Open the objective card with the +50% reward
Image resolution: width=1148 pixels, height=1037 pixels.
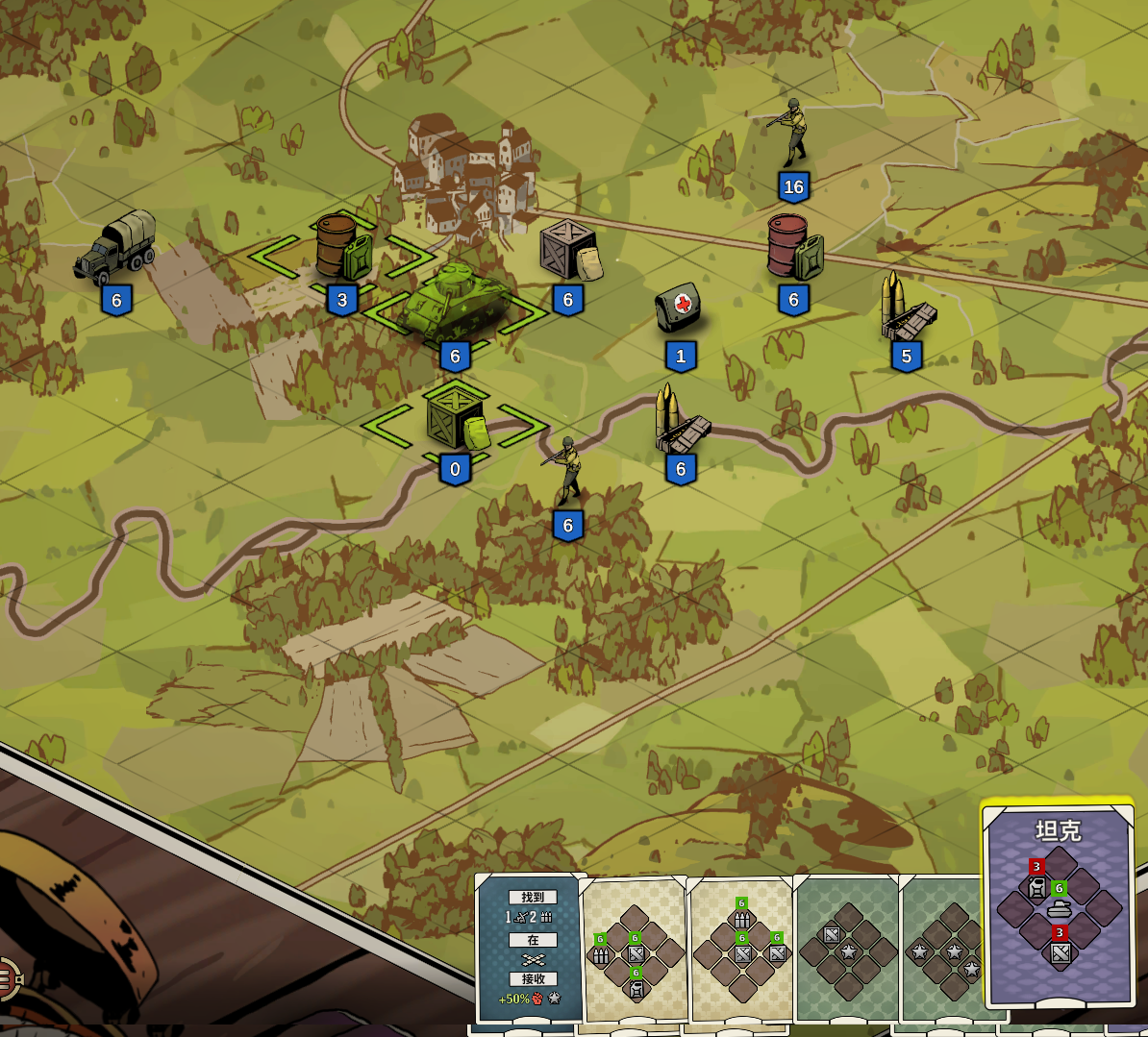click(531, 948)
